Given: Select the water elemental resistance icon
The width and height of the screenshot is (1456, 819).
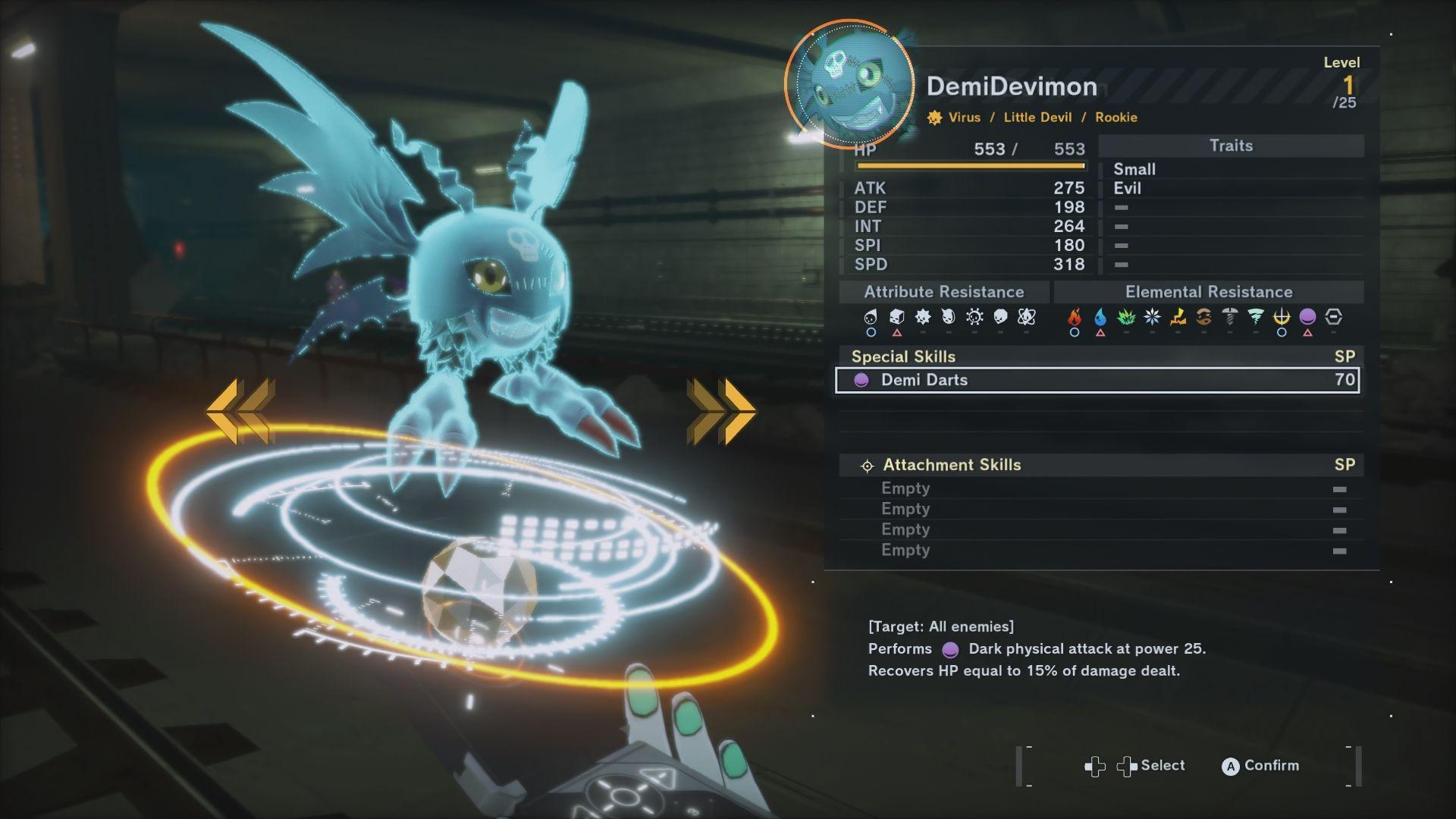Looking at the screenshot, I should pos(1100,317).
